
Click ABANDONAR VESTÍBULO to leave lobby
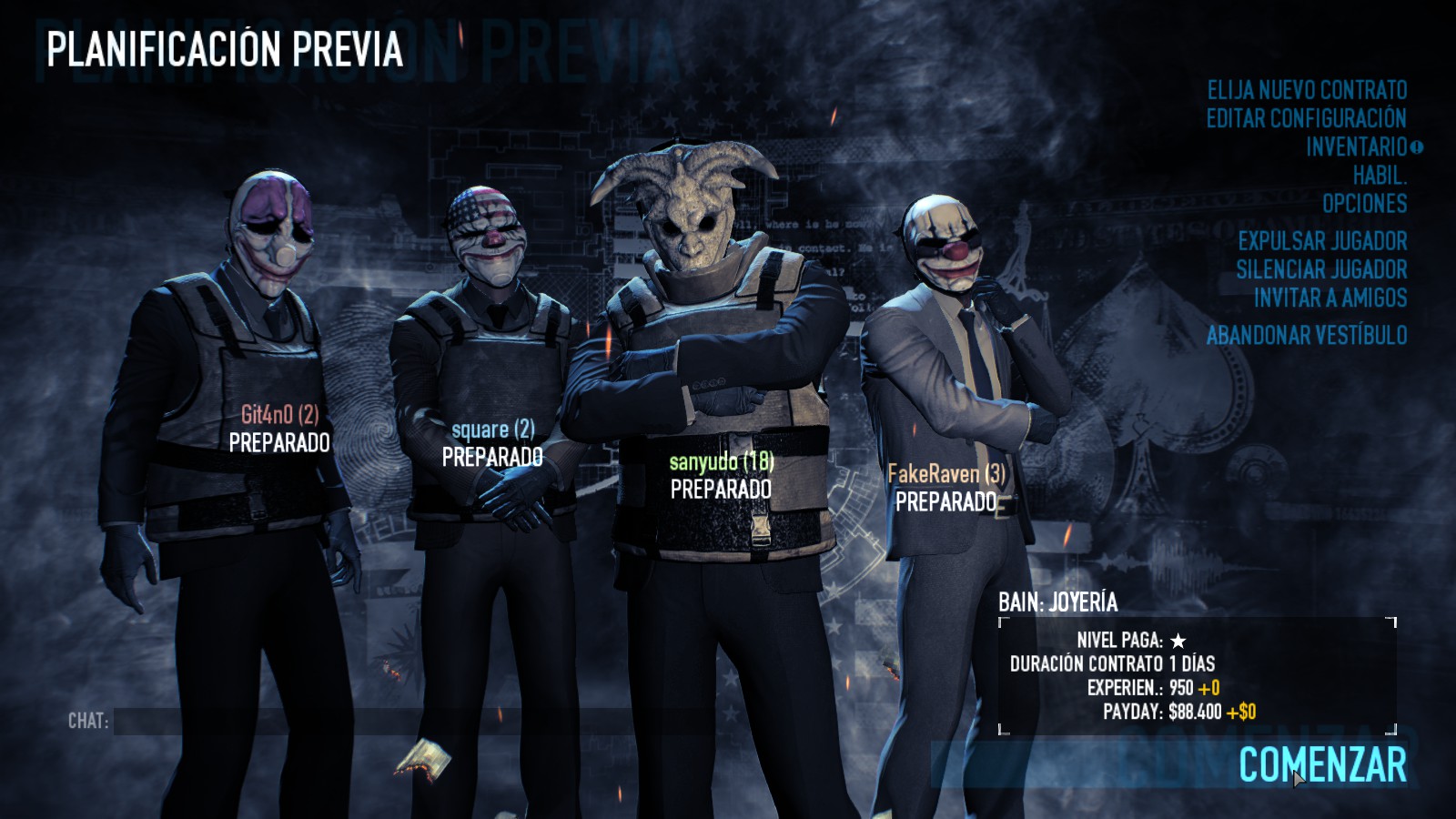coord(1309,333)
